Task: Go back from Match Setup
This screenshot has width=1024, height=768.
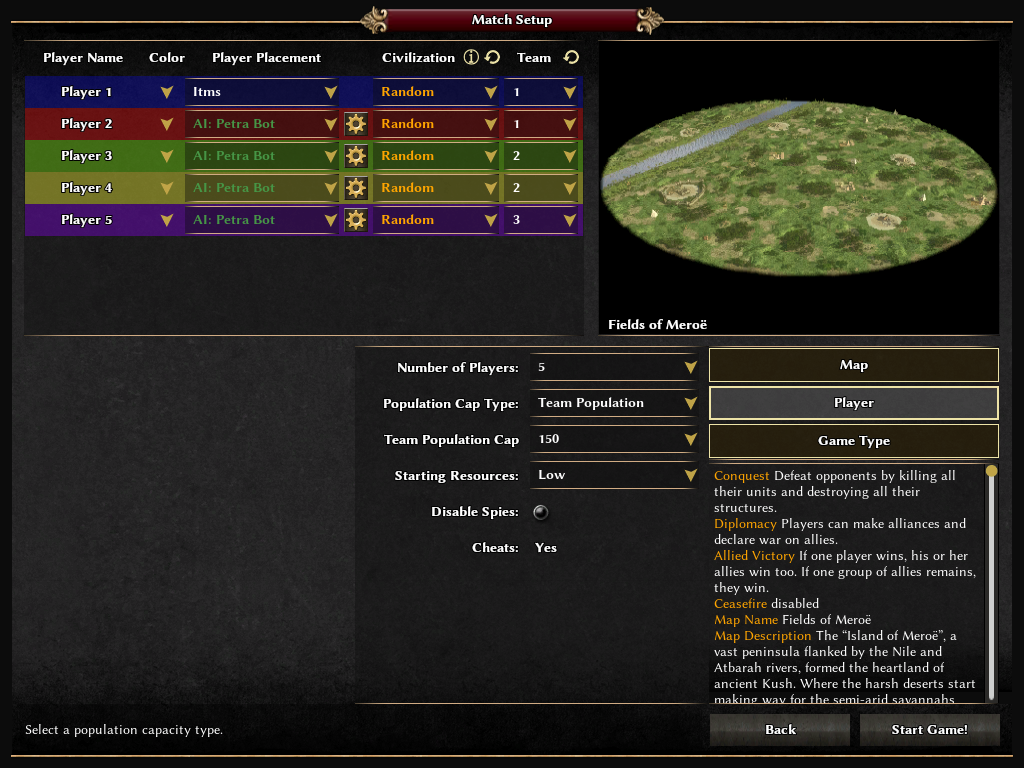Action: tap(780, 730)
